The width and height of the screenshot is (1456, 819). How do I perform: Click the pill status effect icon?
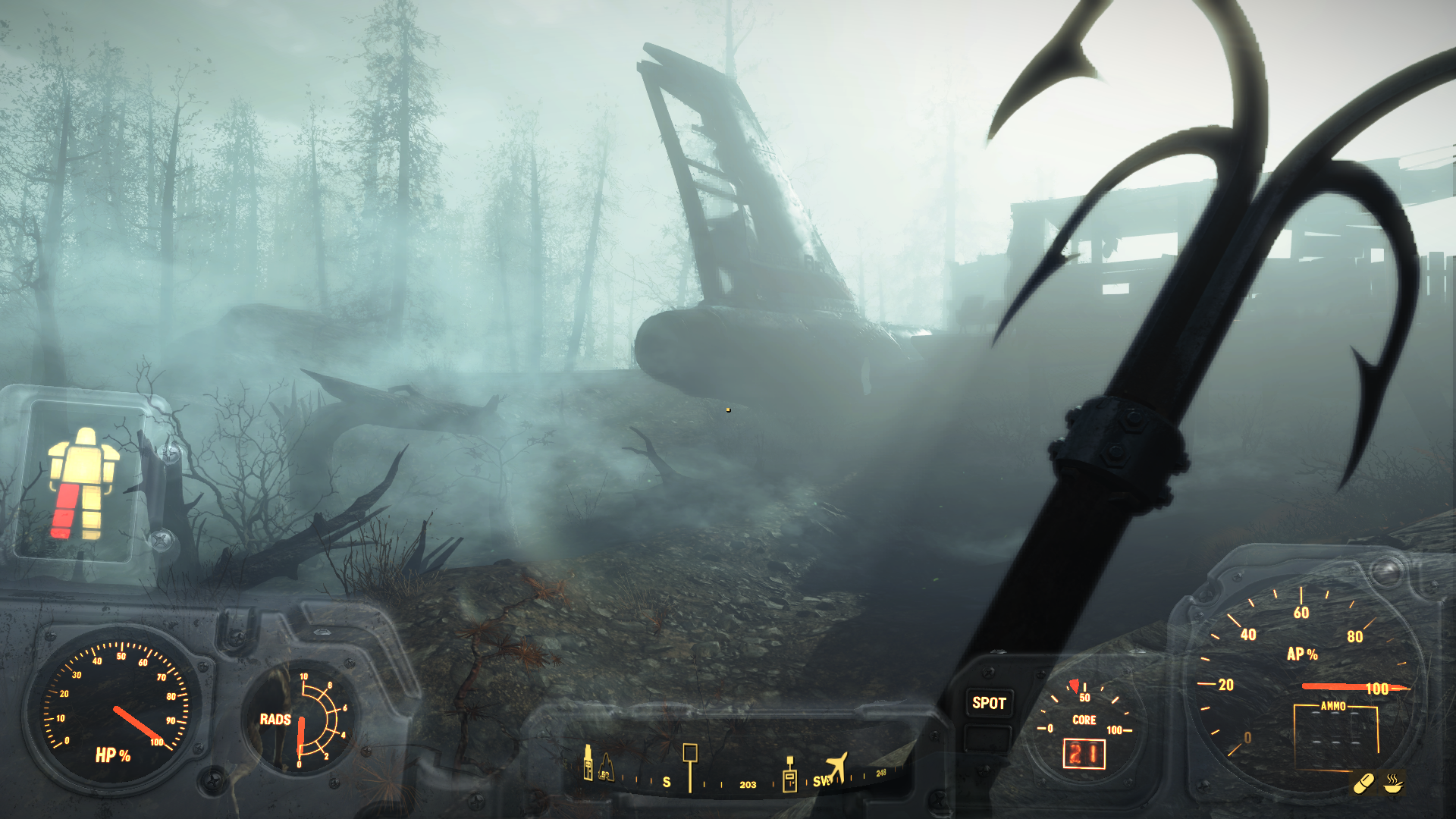click(x=1363, y=783)
